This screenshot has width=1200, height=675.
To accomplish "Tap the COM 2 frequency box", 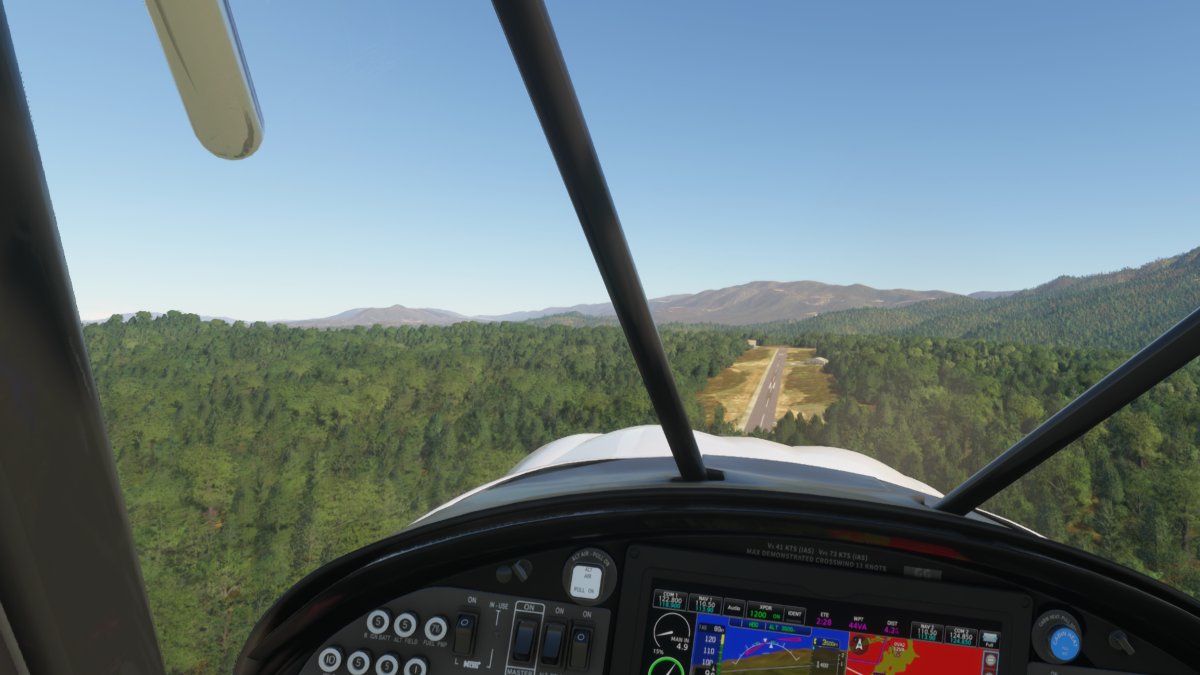I will (960, 635).
